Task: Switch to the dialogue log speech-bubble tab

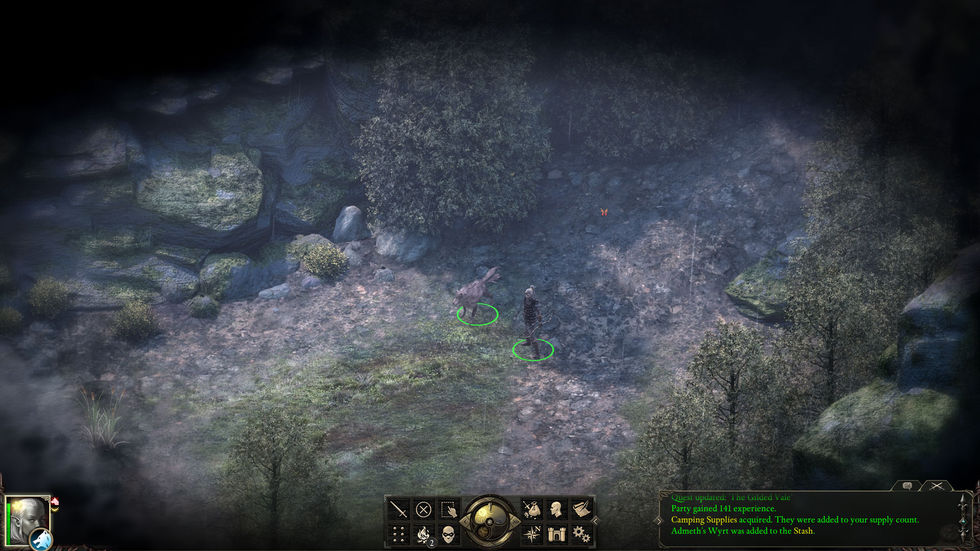Action: tap(908, 486)
